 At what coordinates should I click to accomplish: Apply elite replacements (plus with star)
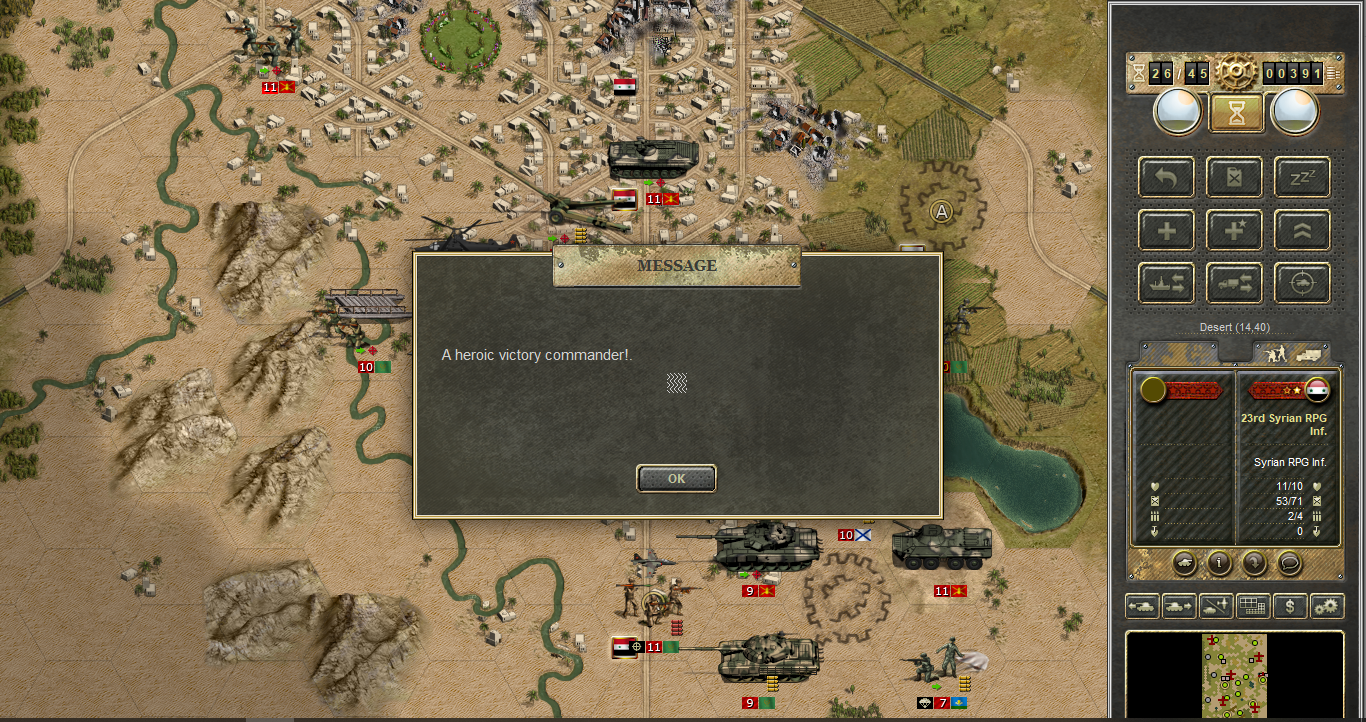(x=1234, y=231)
